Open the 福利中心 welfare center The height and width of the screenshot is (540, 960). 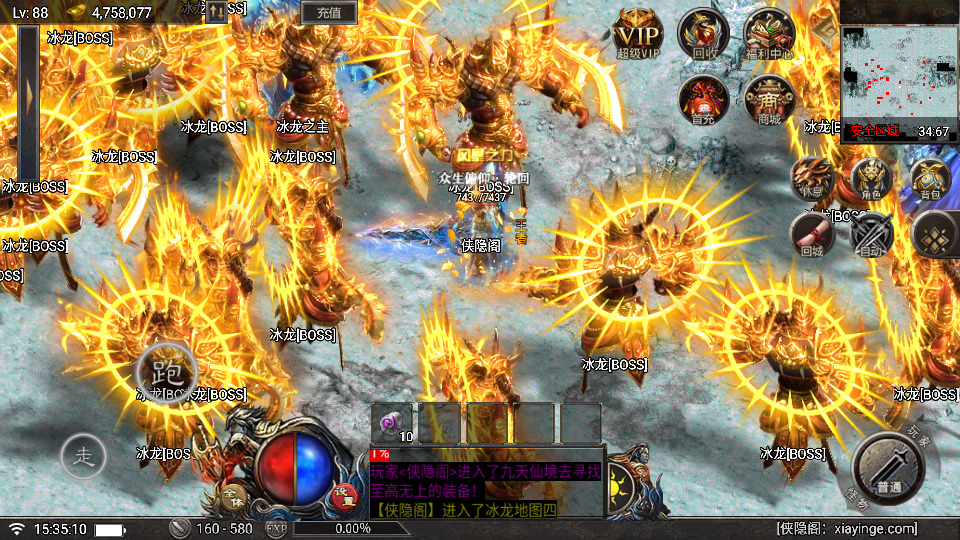[769, 33]
